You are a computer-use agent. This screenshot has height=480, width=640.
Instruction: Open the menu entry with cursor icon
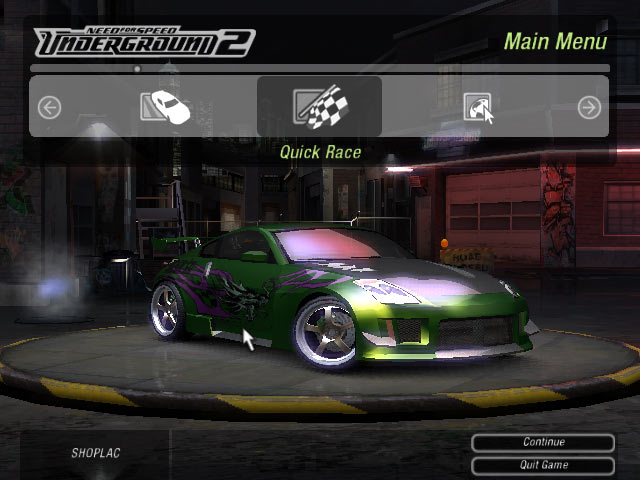(x=478, y=108)
